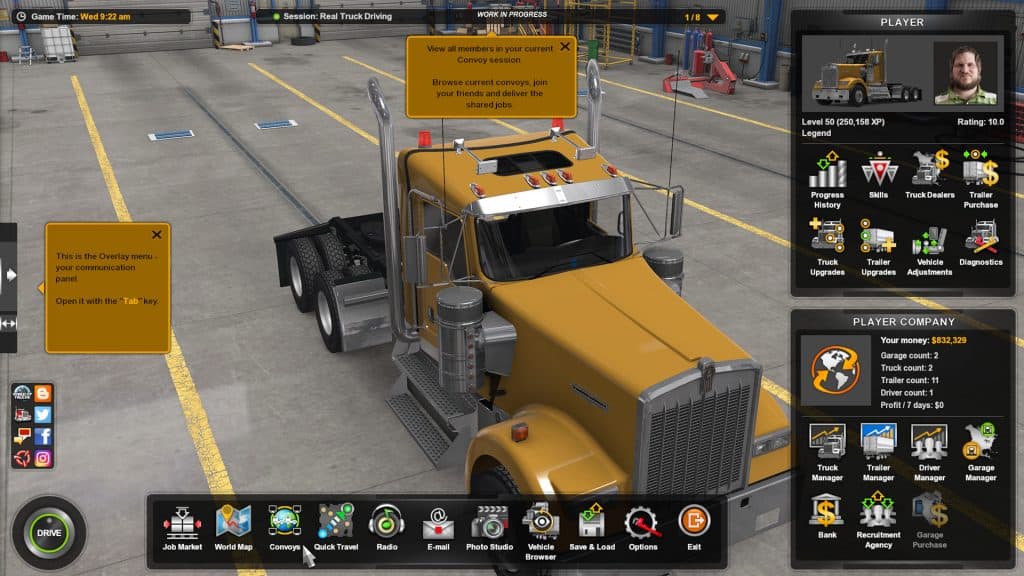Open the Skills screen

click(x=878, y=173)
